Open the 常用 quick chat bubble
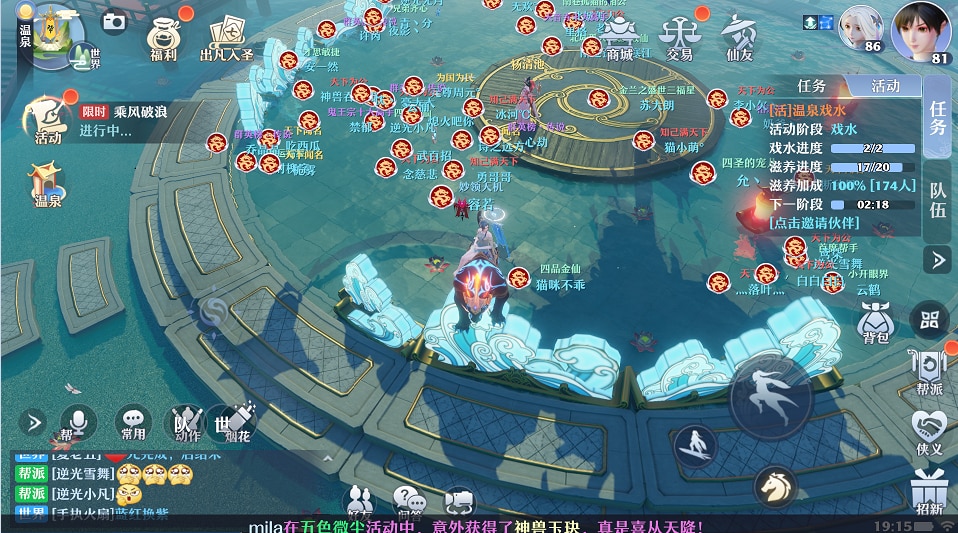Viewport: 958px width, 533px height. click(x=133, y=423)
